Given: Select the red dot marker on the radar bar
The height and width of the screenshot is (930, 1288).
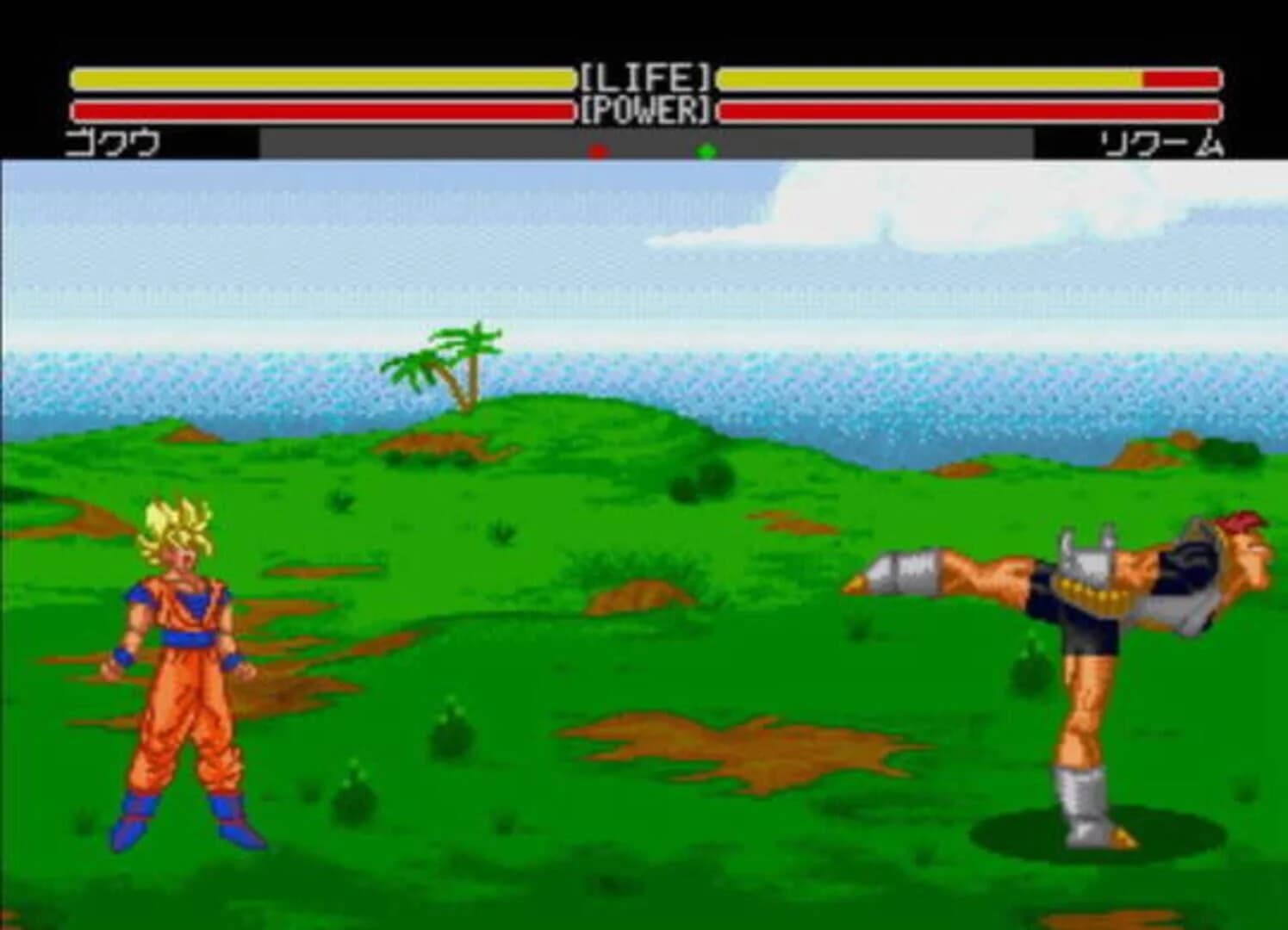Looking at the screenshot, I should pyautogui.click(x=598, y=148).
